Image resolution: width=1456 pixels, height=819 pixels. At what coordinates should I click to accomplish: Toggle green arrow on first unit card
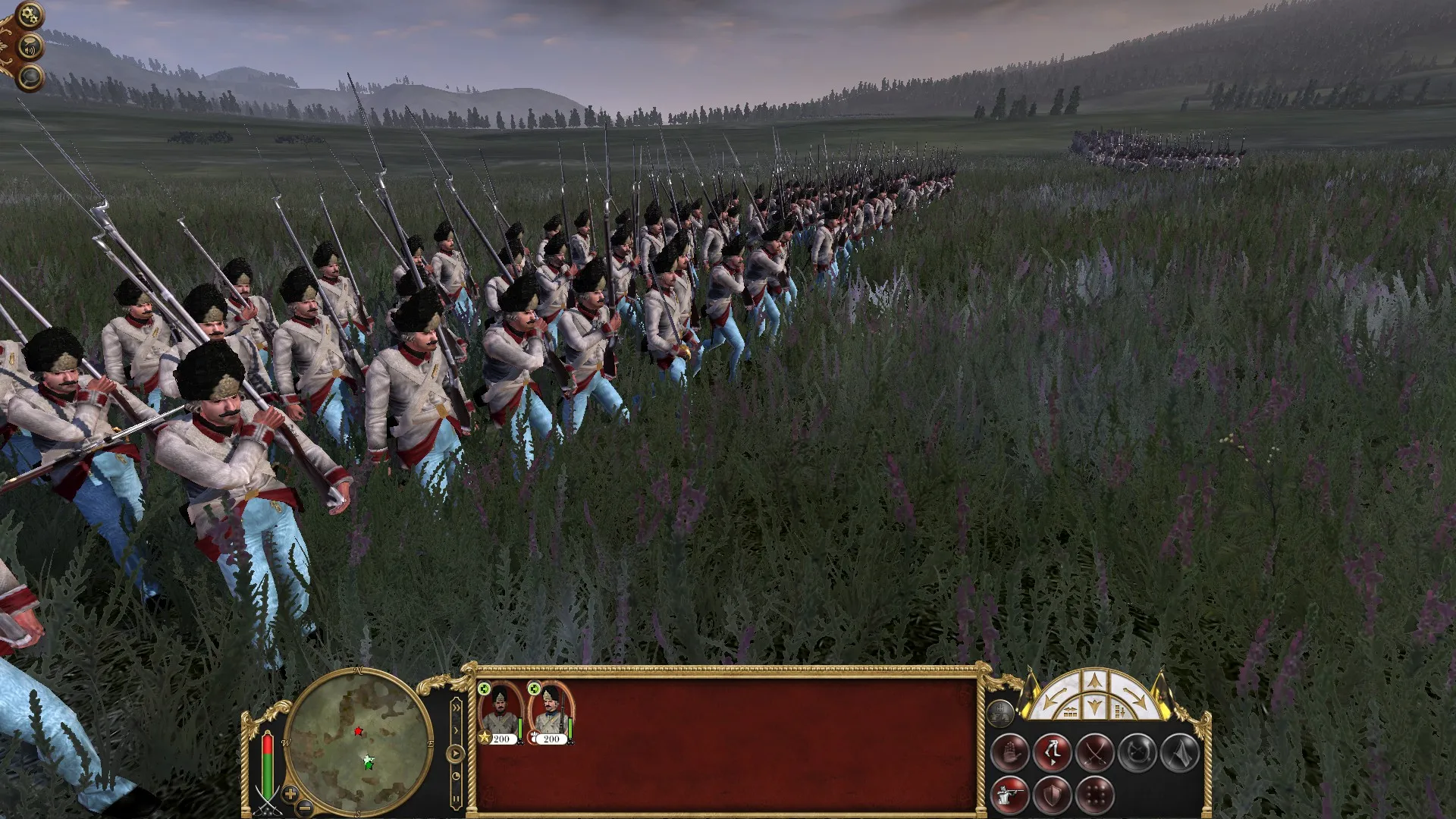pos(484,689)
